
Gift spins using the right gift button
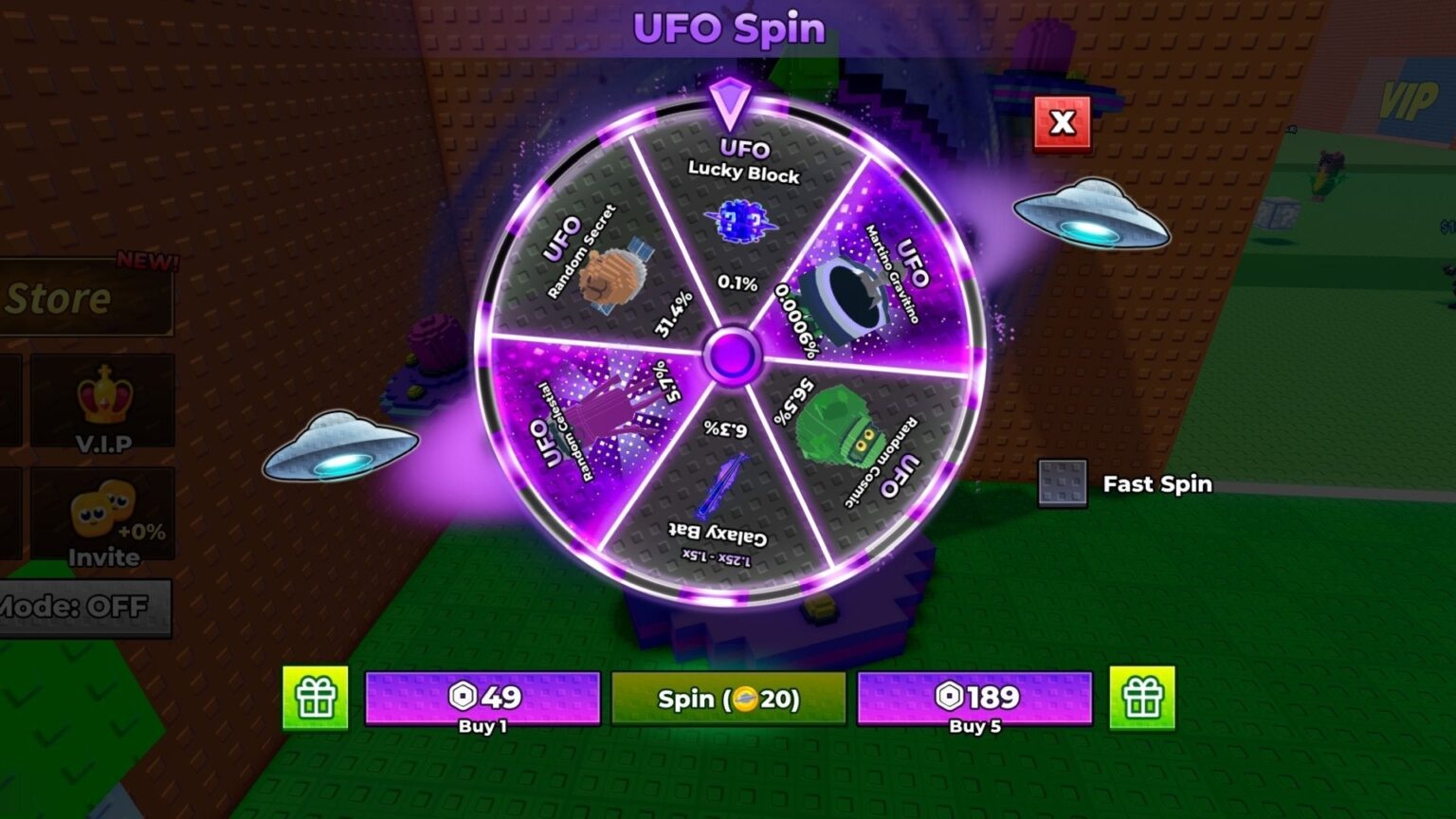(1142, 699)
